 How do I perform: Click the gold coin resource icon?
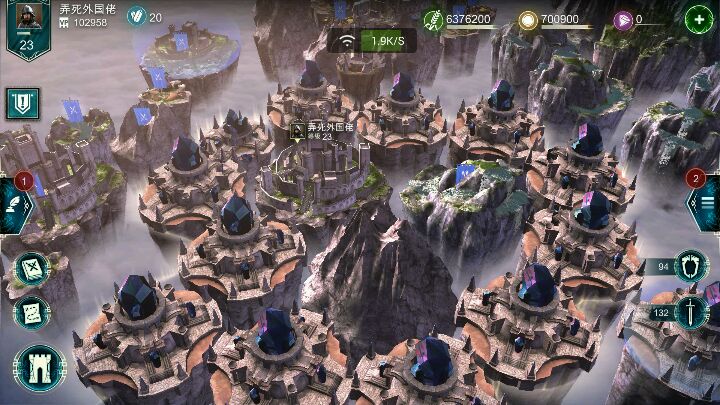pos(527,19)
